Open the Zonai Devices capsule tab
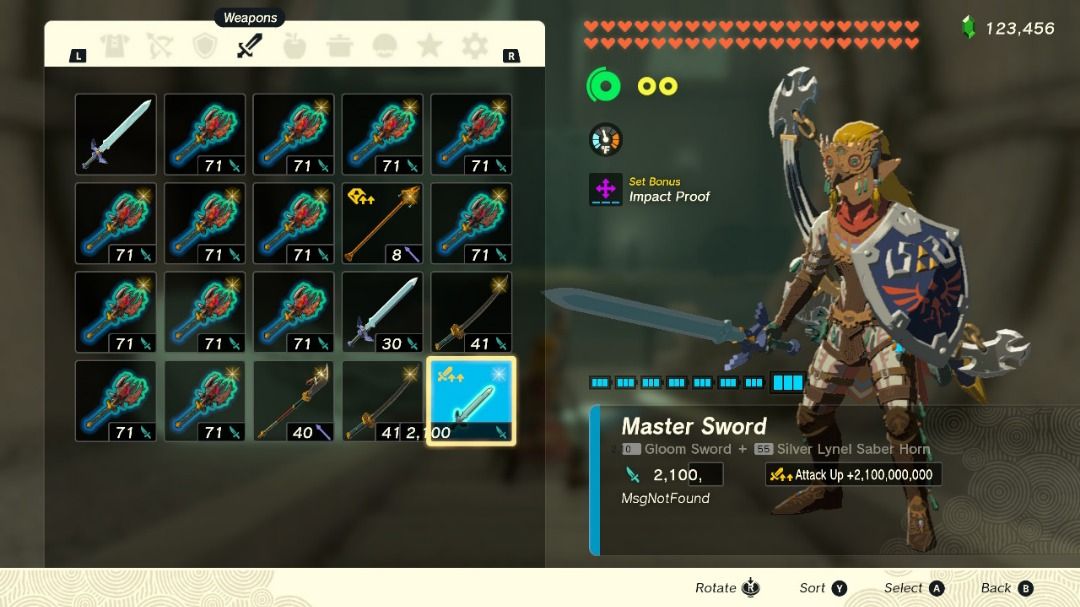 384,46
